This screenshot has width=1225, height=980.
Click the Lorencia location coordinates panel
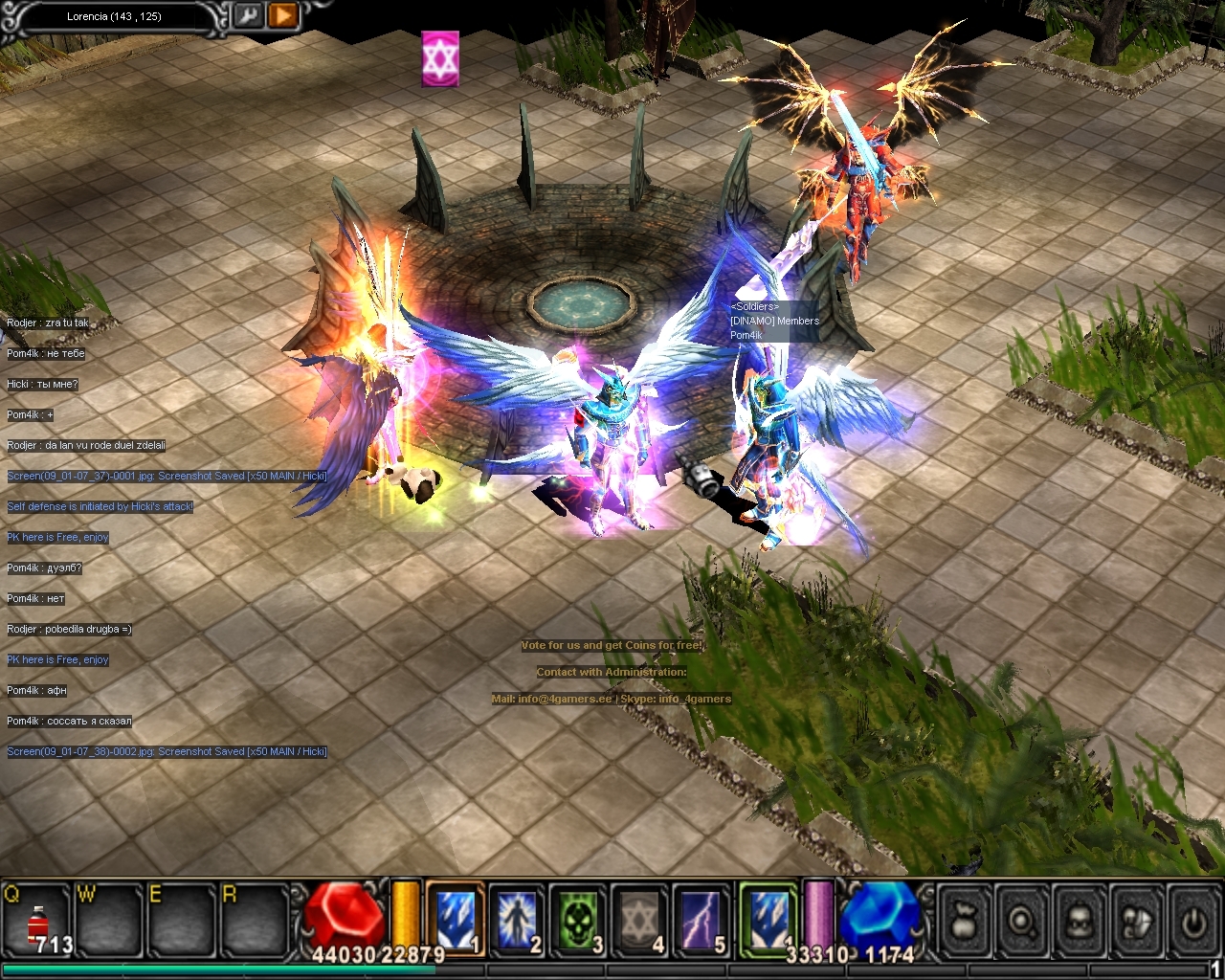(115, 16)
